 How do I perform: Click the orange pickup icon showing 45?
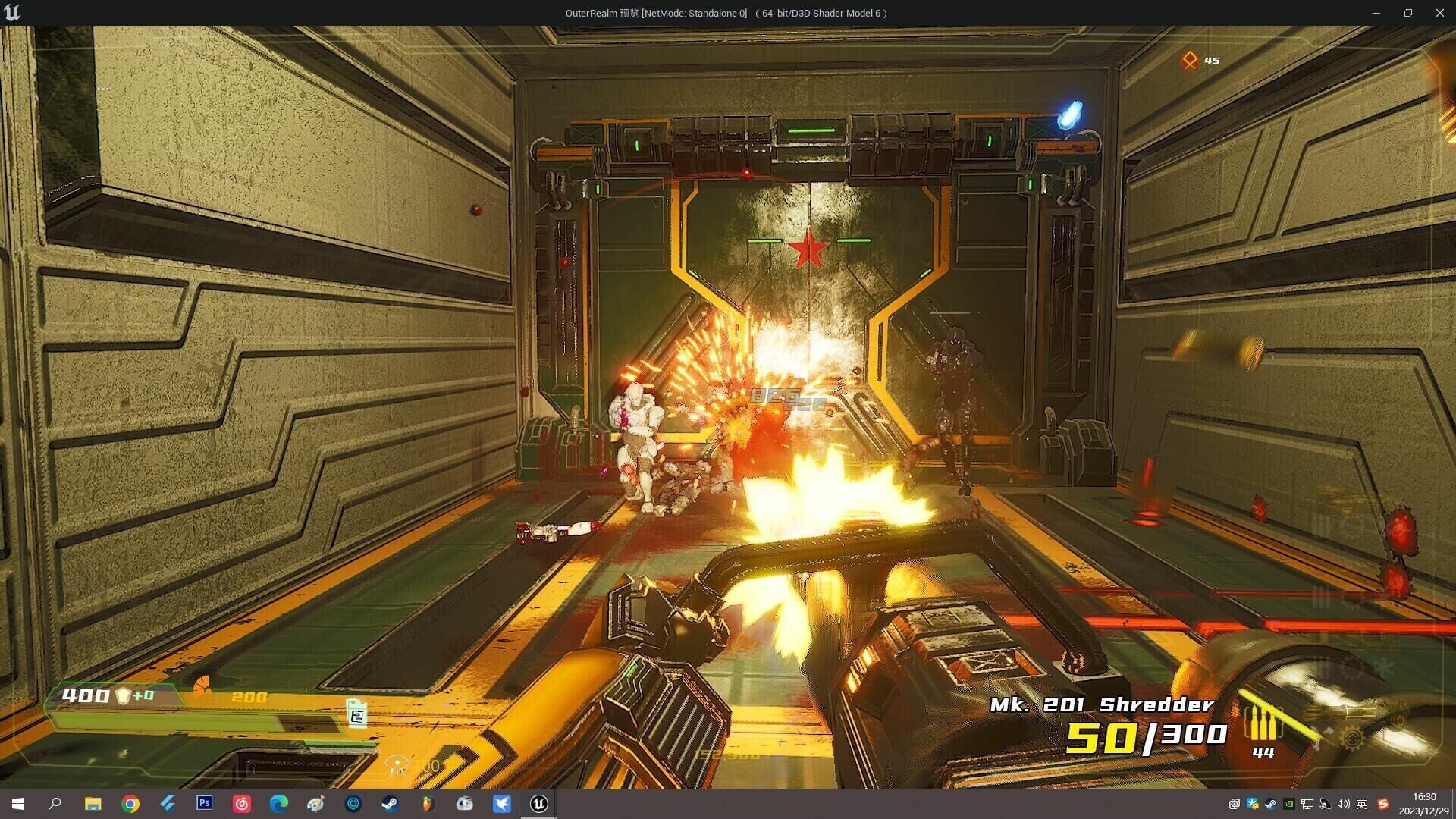(1191, 58)
